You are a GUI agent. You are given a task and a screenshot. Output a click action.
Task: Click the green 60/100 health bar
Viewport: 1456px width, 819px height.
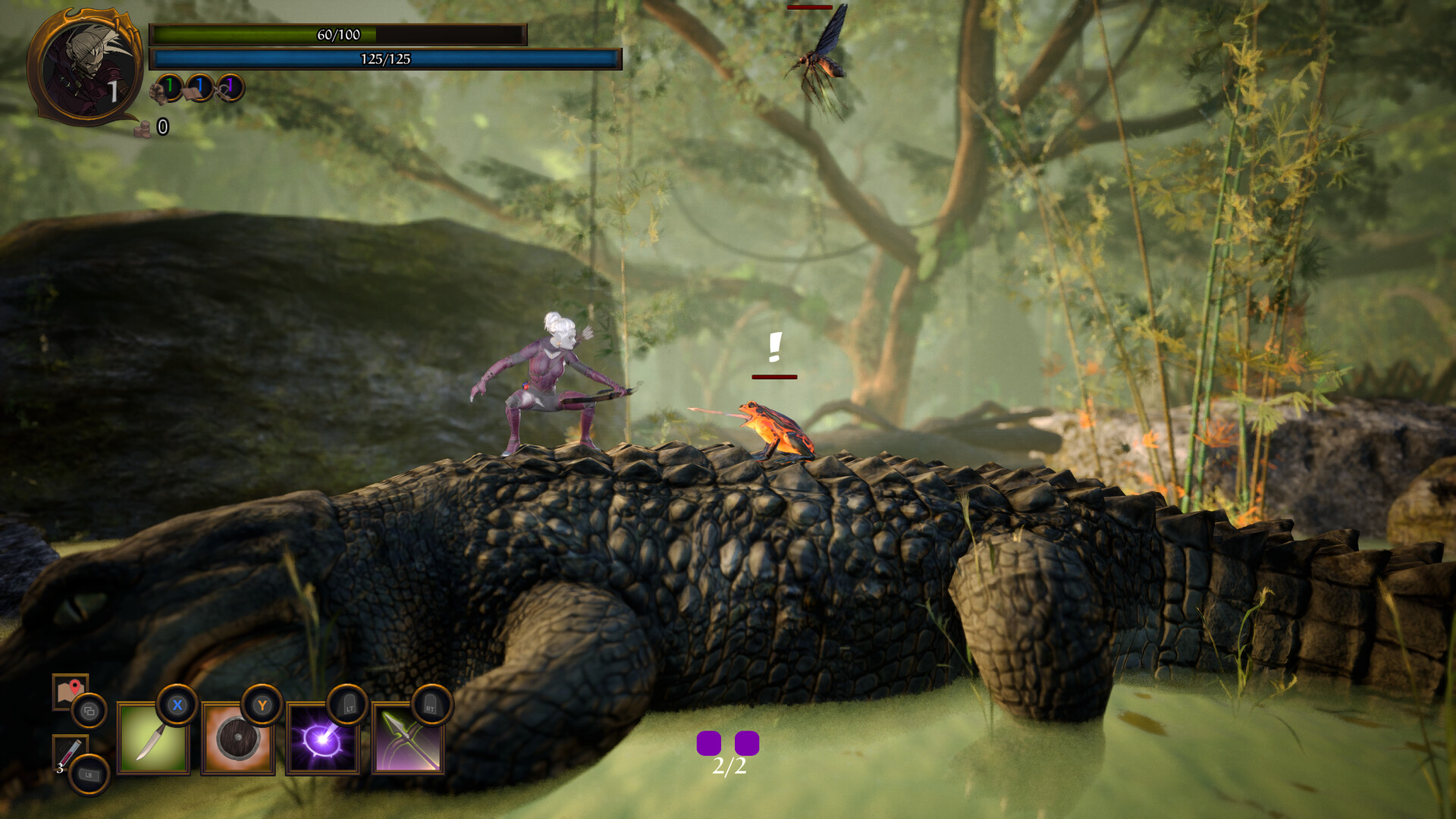point(338,33)
